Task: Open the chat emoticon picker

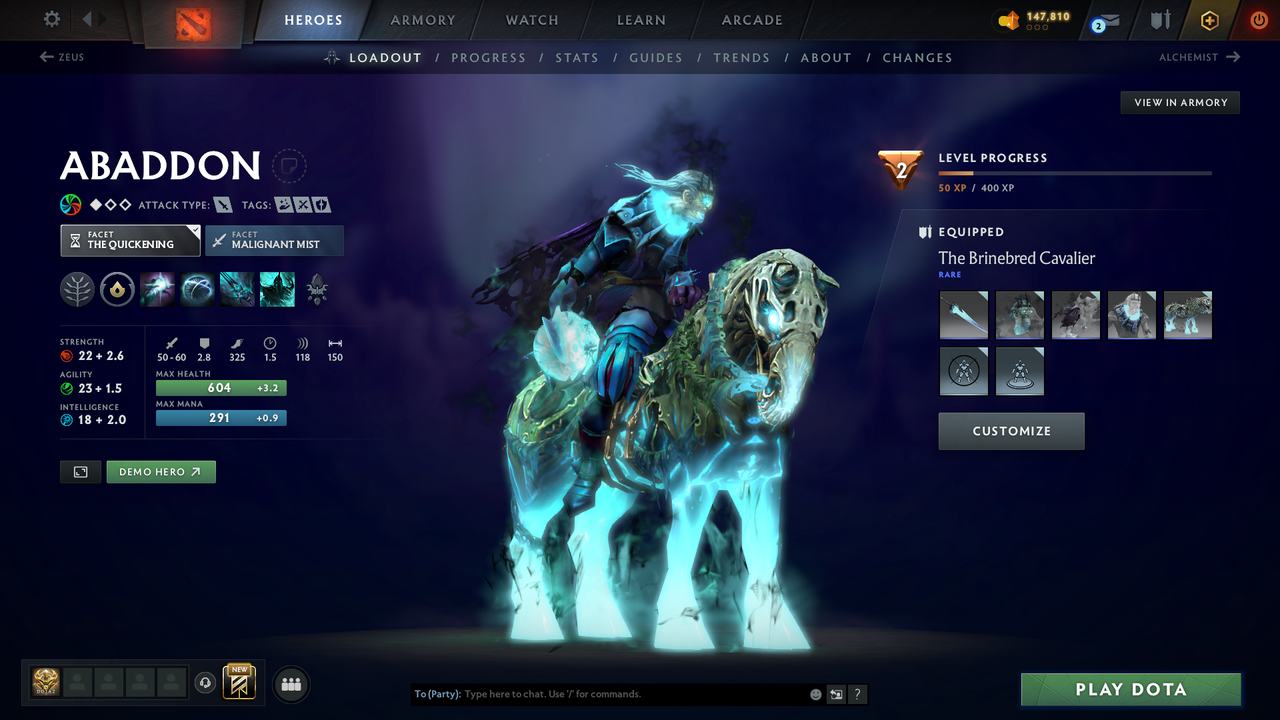Action: 814,693
